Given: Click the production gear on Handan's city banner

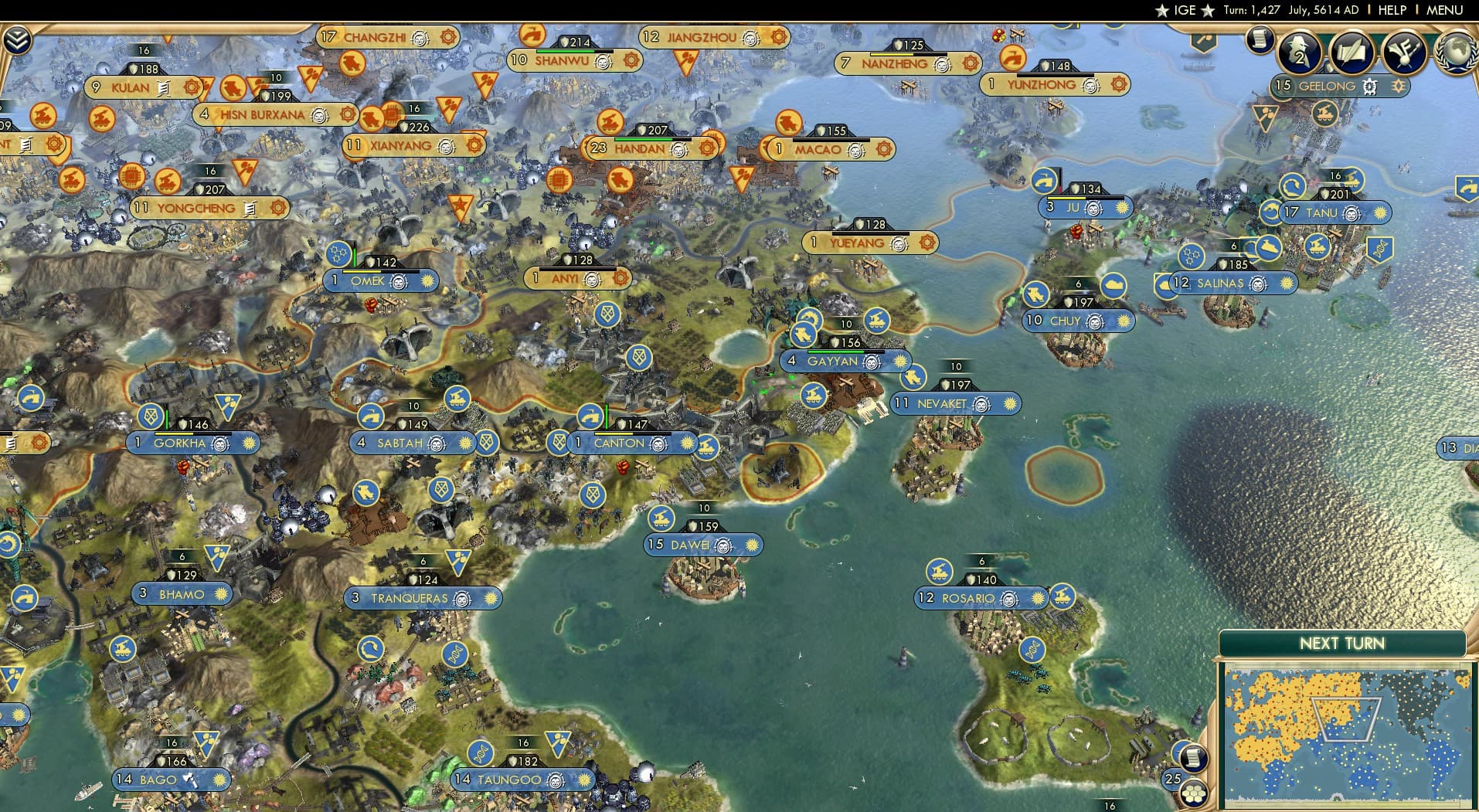Looking at the screenshot, I should [x=708, y=148].
